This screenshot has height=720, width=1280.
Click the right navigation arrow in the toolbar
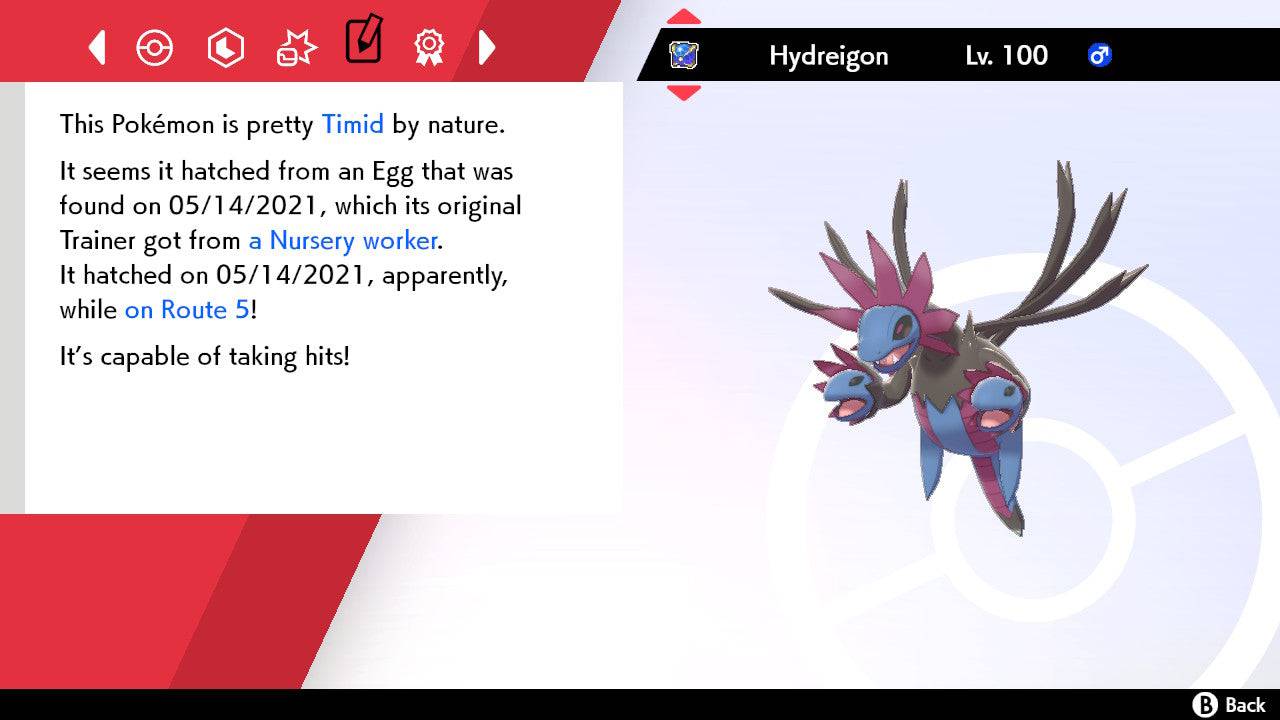487,47
